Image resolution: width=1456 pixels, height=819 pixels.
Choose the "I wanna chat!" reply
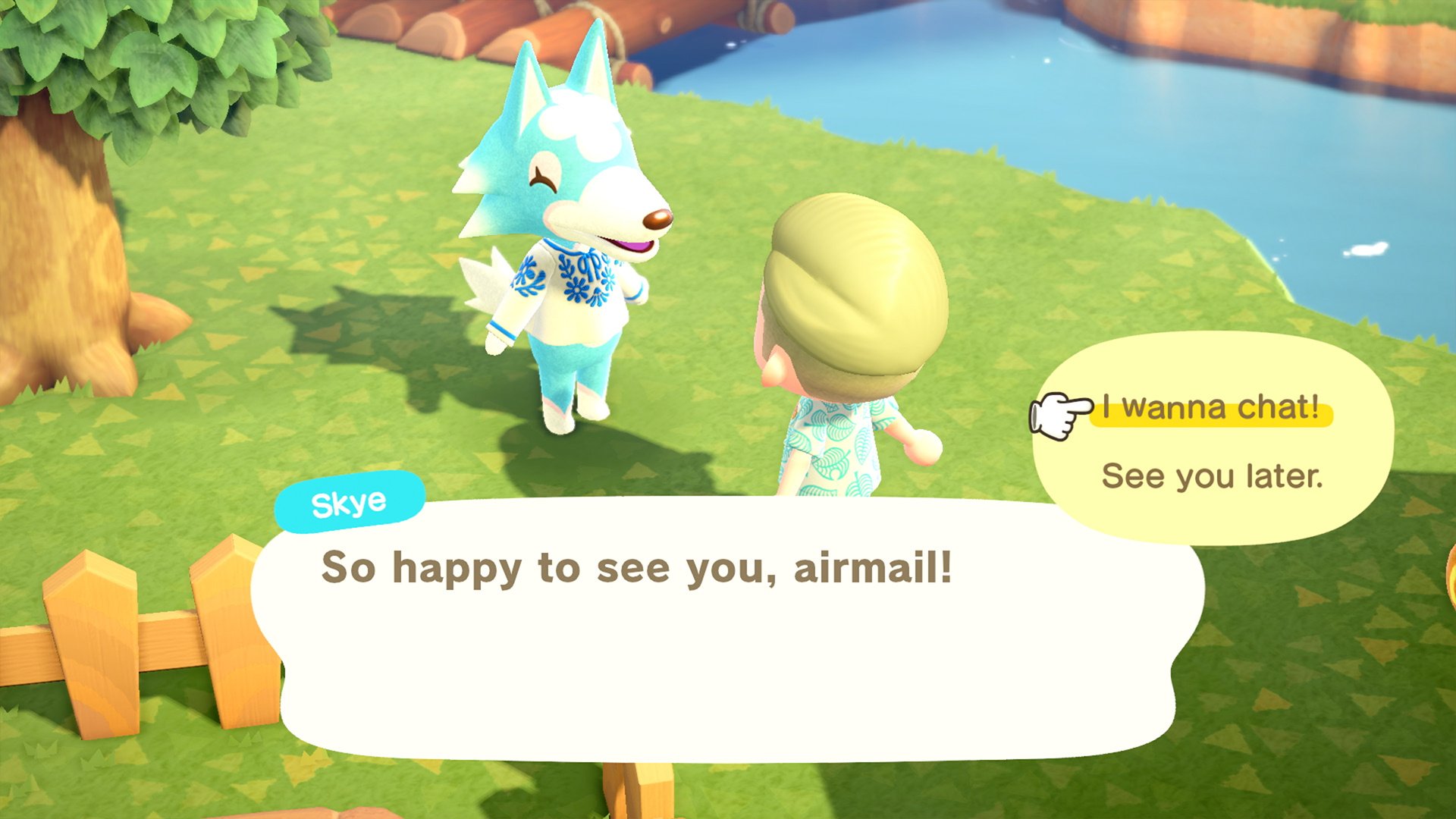(x=1210, y=408)
